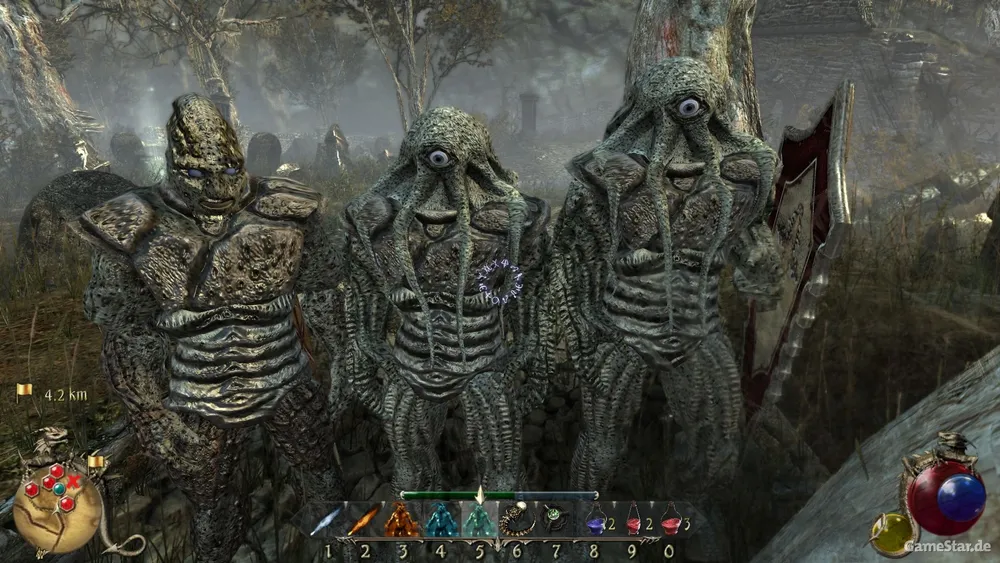This screenshot has height=563, width=1000.
Task: Click the golden flag on the minimap edge
Action: click(x=96, y=462)
